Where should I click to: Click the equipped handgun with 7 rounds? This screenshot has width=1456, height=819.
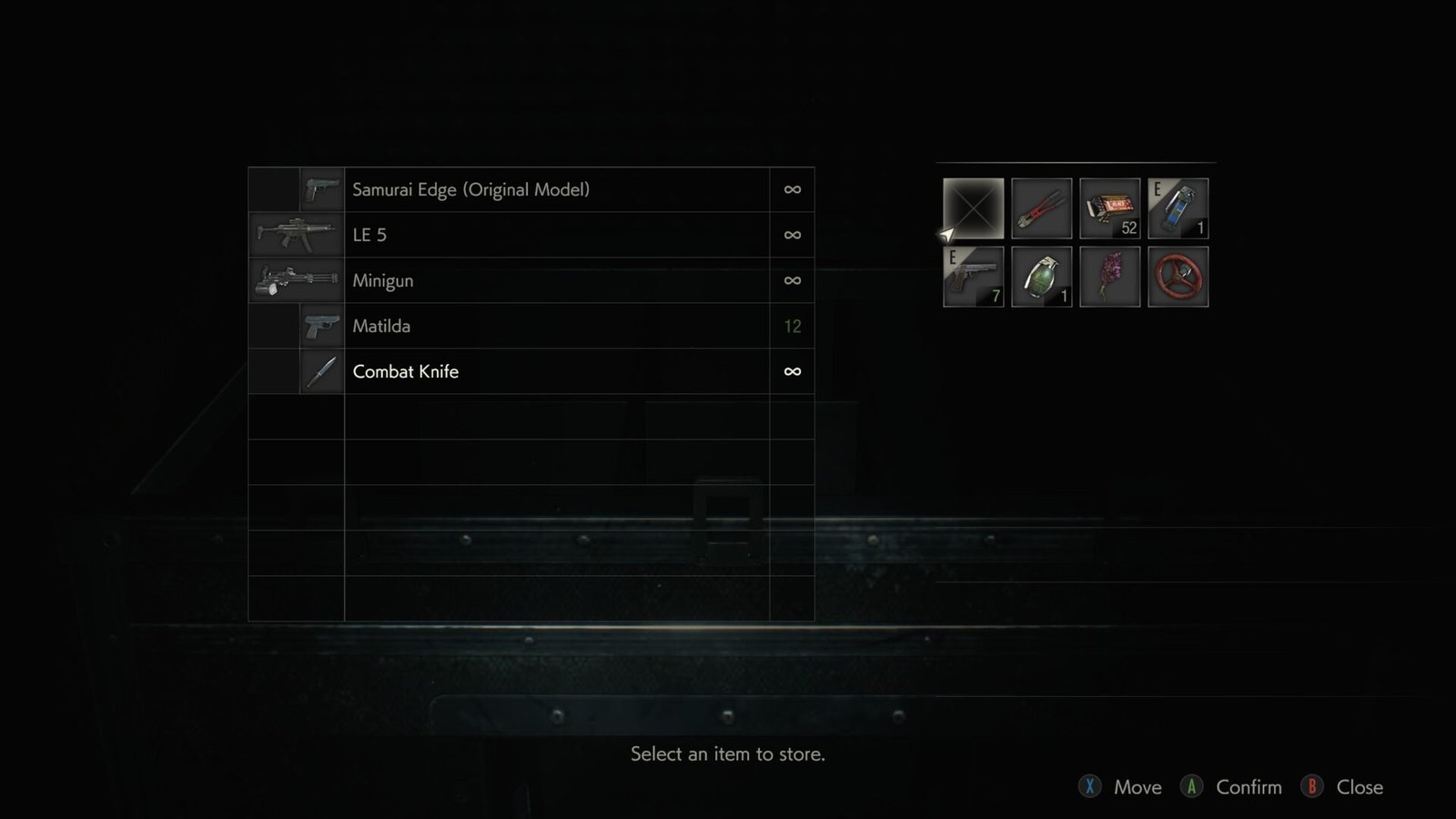coord(974,276)
